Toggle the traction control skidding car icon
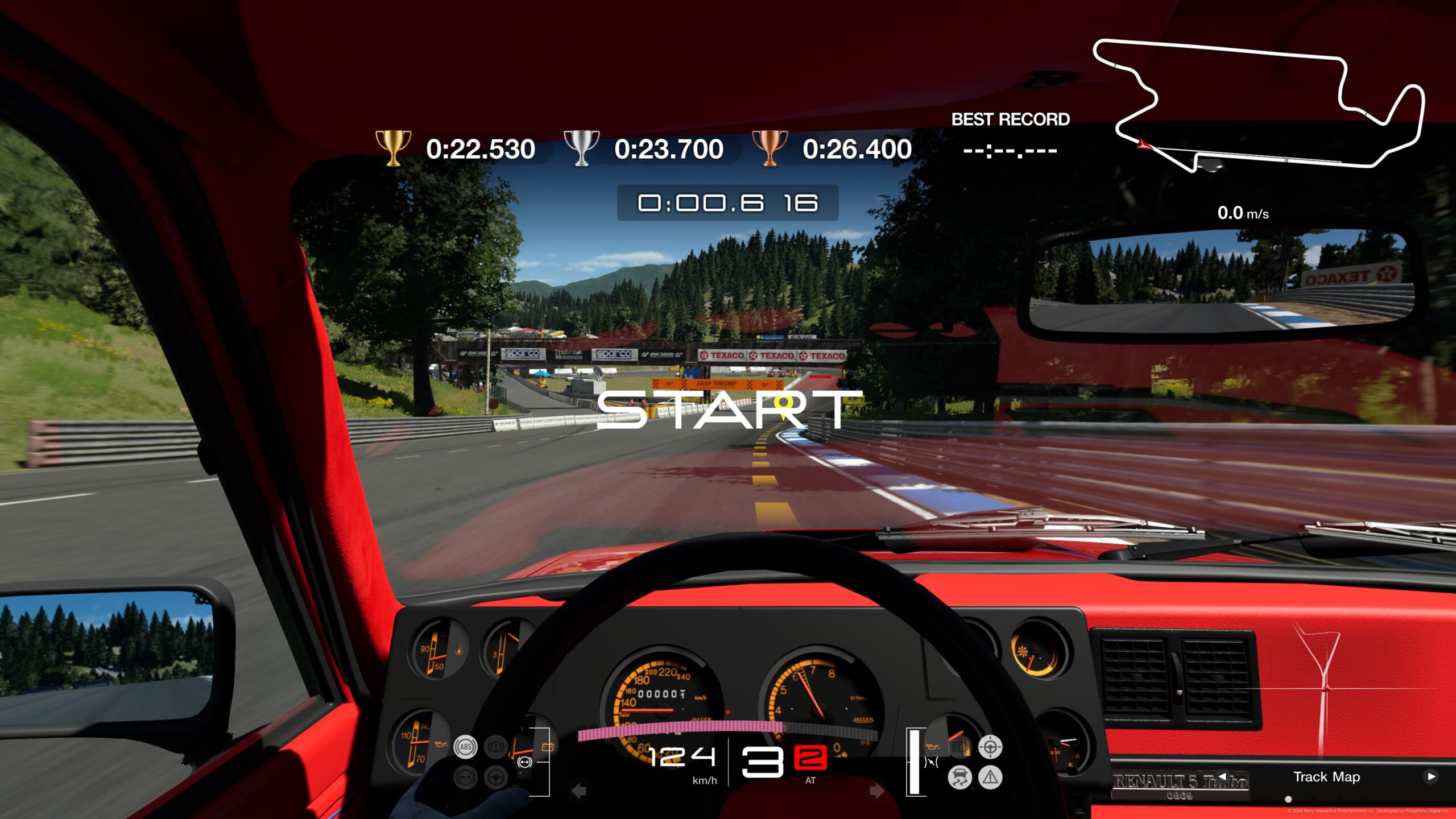Screen dimensions: 1456x819 tap(959, 777)
